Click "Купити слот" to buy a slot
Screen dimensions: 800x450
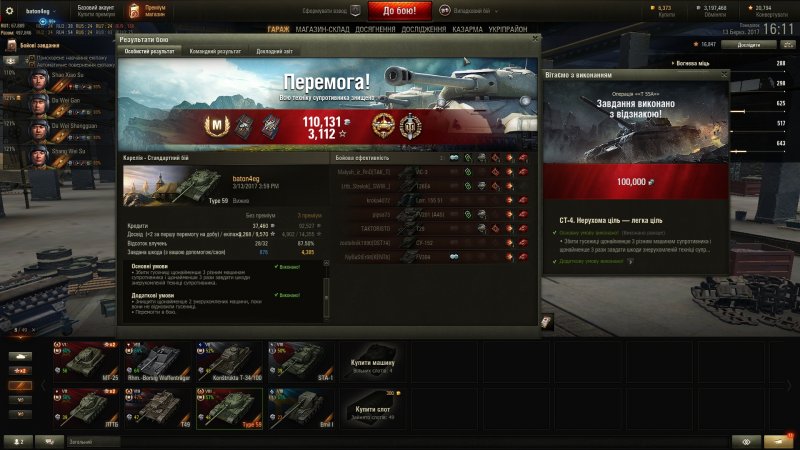[x=372, y=409]
